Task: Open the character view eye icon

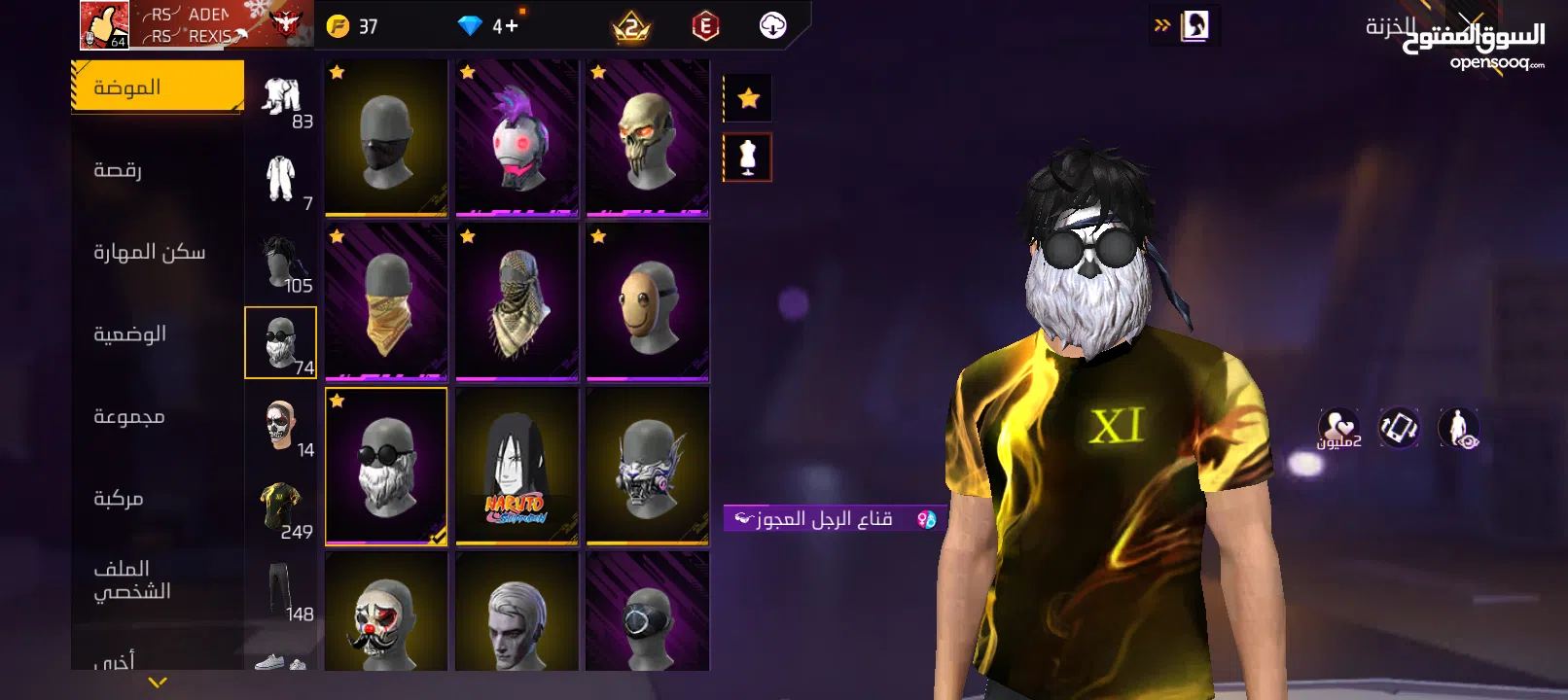Action: tap(1458, 428)
